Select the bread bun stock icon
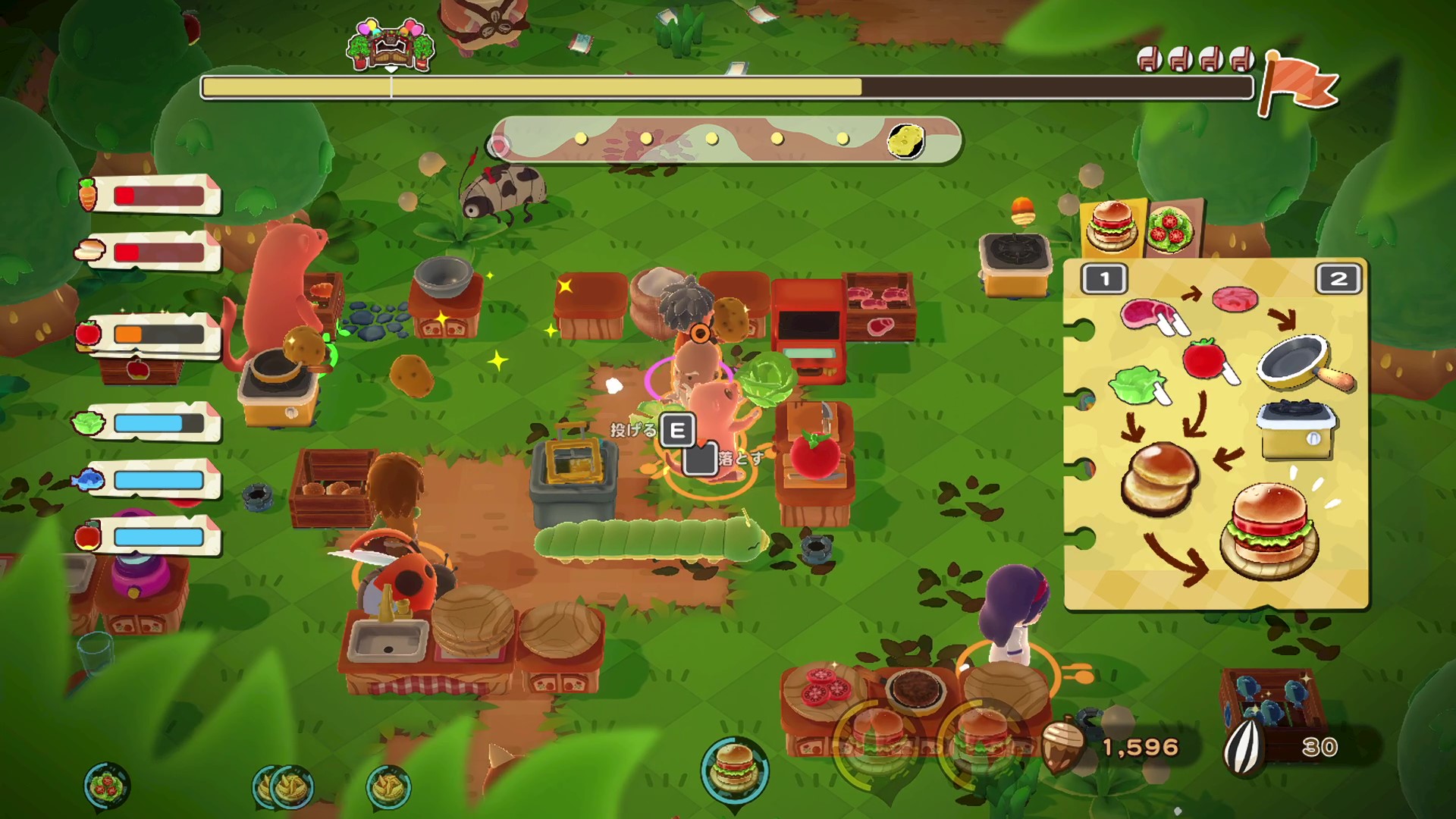Image resolution: width=1456 pixels, height=819 pixels. pyautogui.click(x=89, y=249)
